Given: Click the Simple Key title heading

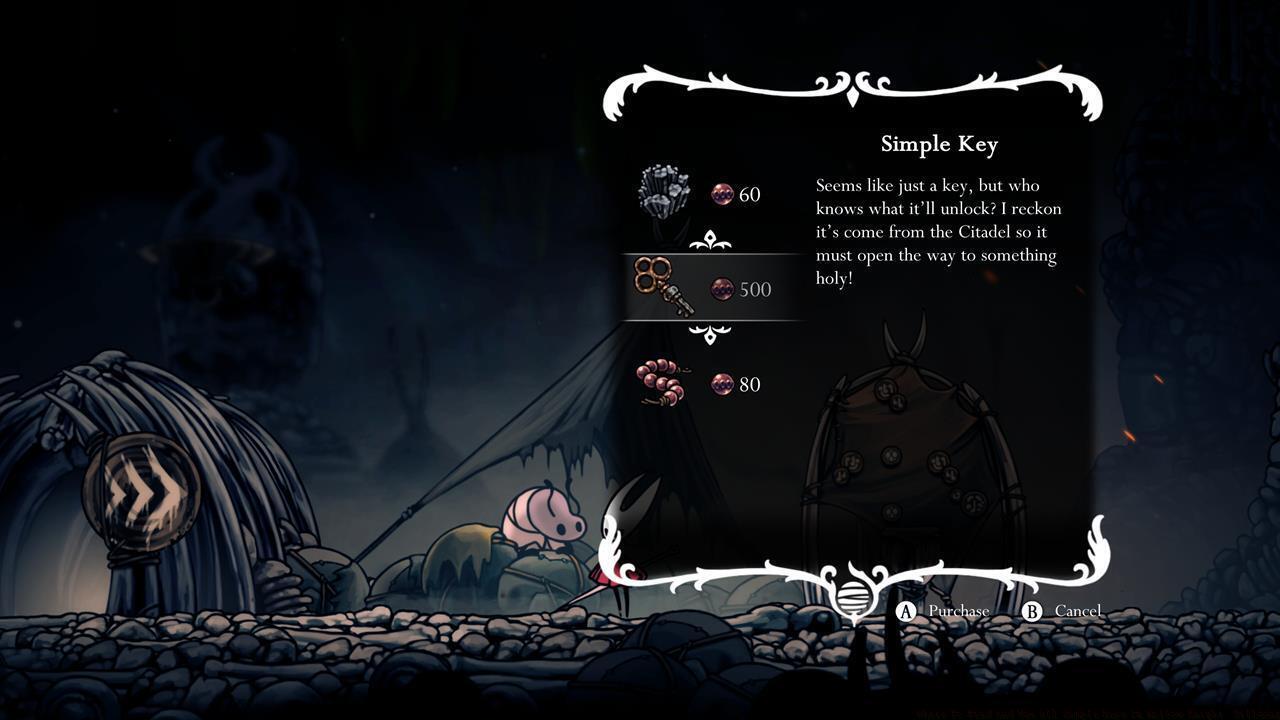Looking at the screenshot, I should tap(938, 144).
